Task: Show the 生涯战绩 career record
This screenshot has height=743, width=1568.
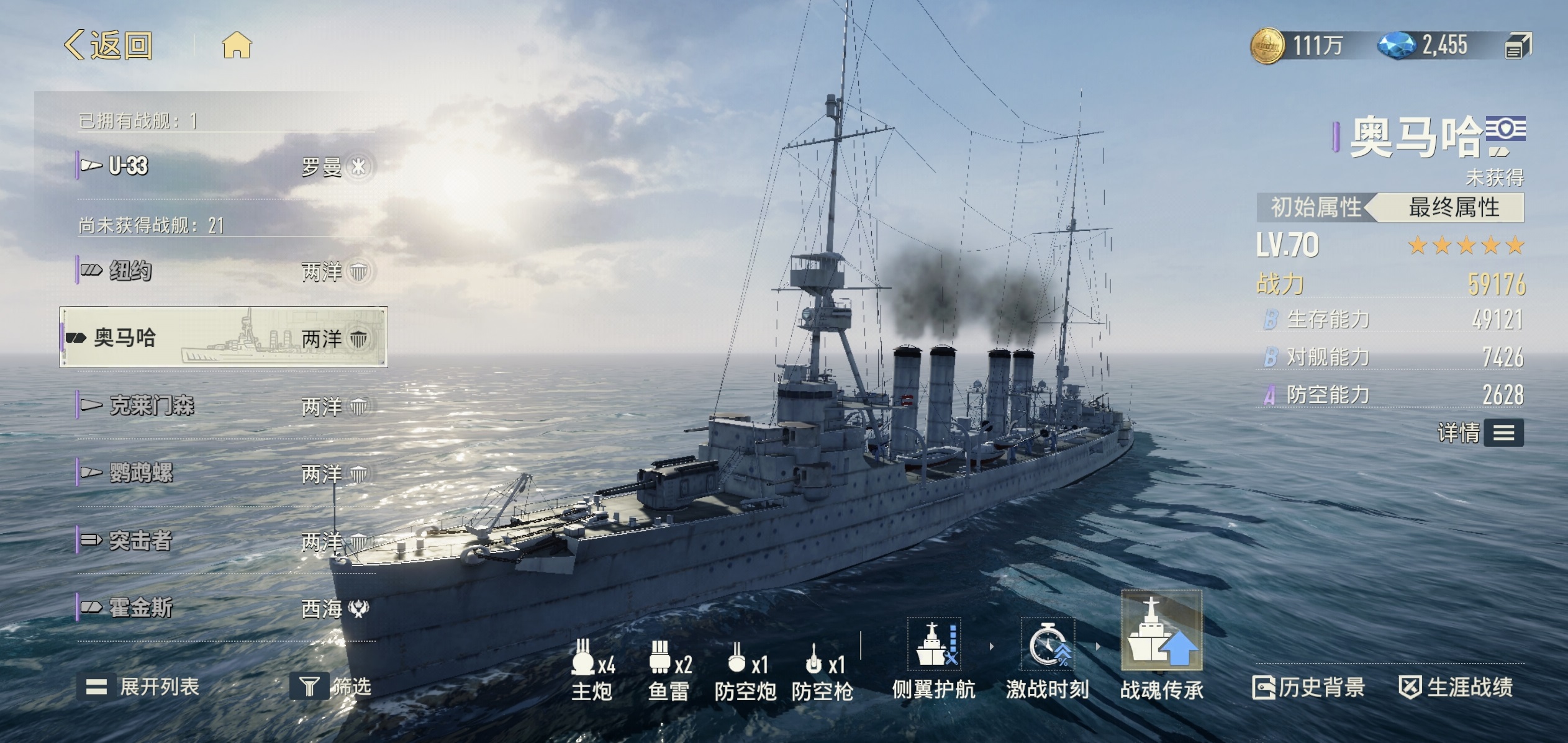Action: [x=1456, y=687]
